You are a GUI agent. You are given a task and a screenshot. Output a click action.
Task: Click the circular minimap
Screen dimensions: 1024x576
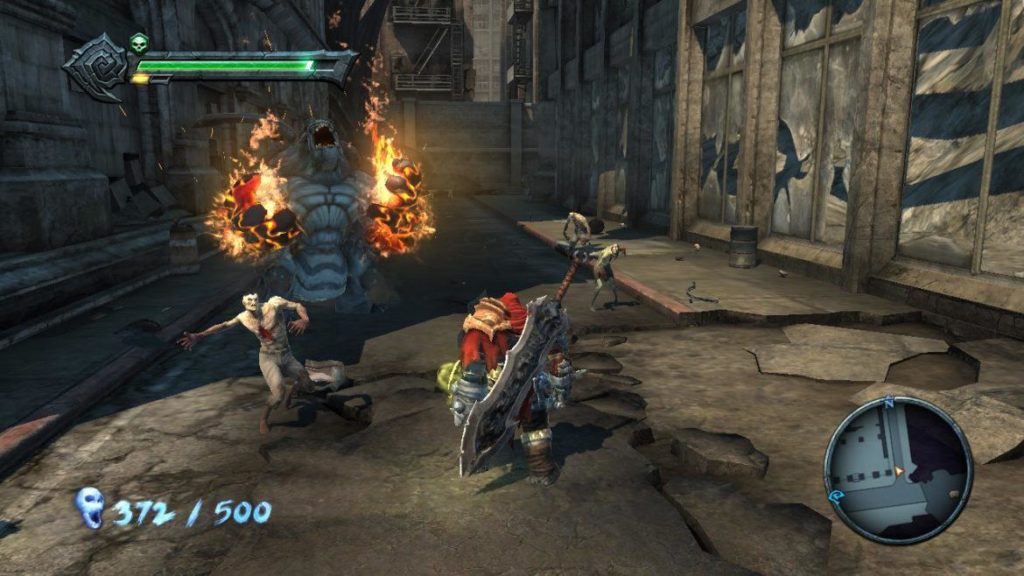[898, 470]
